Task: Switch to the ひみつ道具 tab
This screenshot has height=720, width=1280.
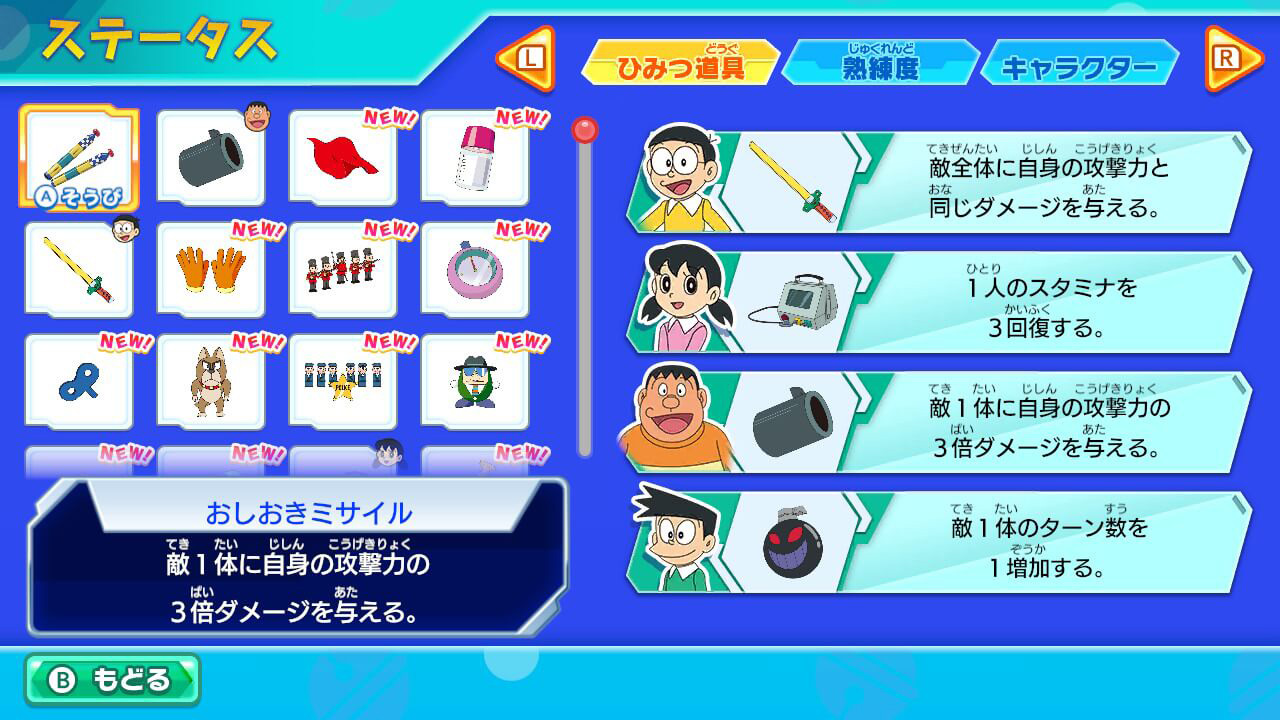Action: (681, 60)
